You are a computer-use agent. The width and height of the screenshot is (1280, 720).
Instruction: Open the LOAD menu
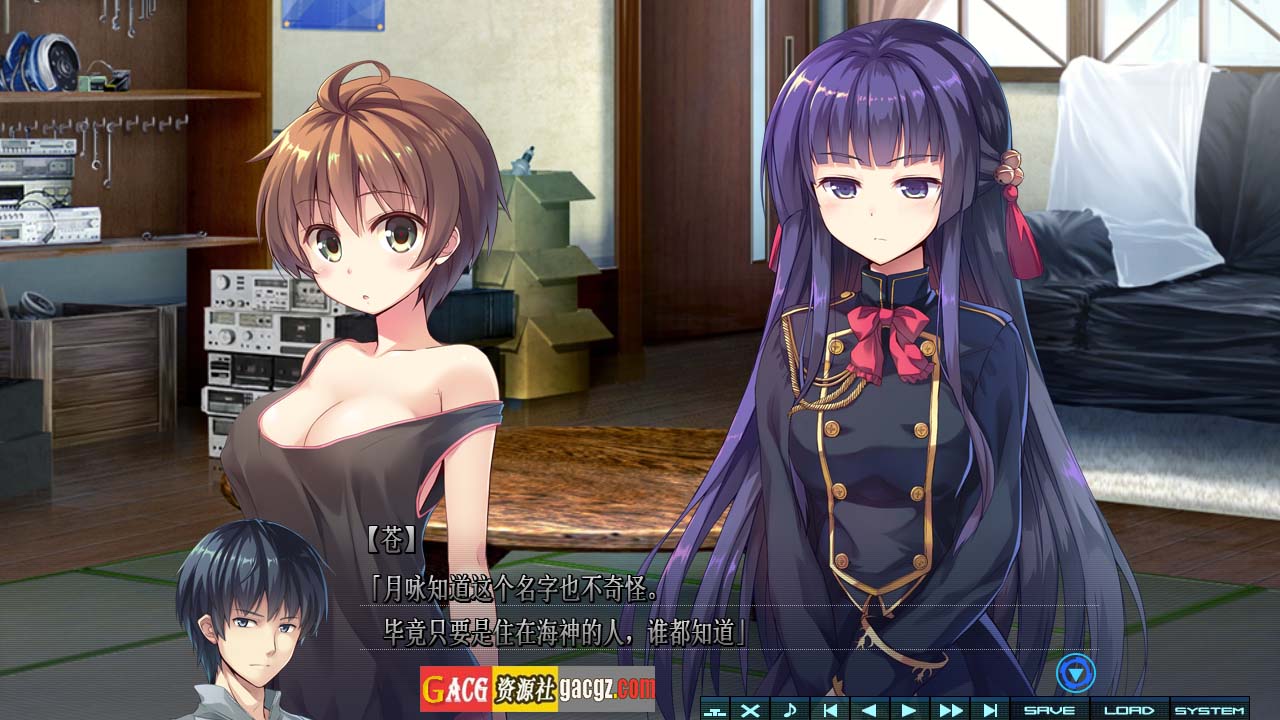pyautogui.click(x=1128, y=710)
